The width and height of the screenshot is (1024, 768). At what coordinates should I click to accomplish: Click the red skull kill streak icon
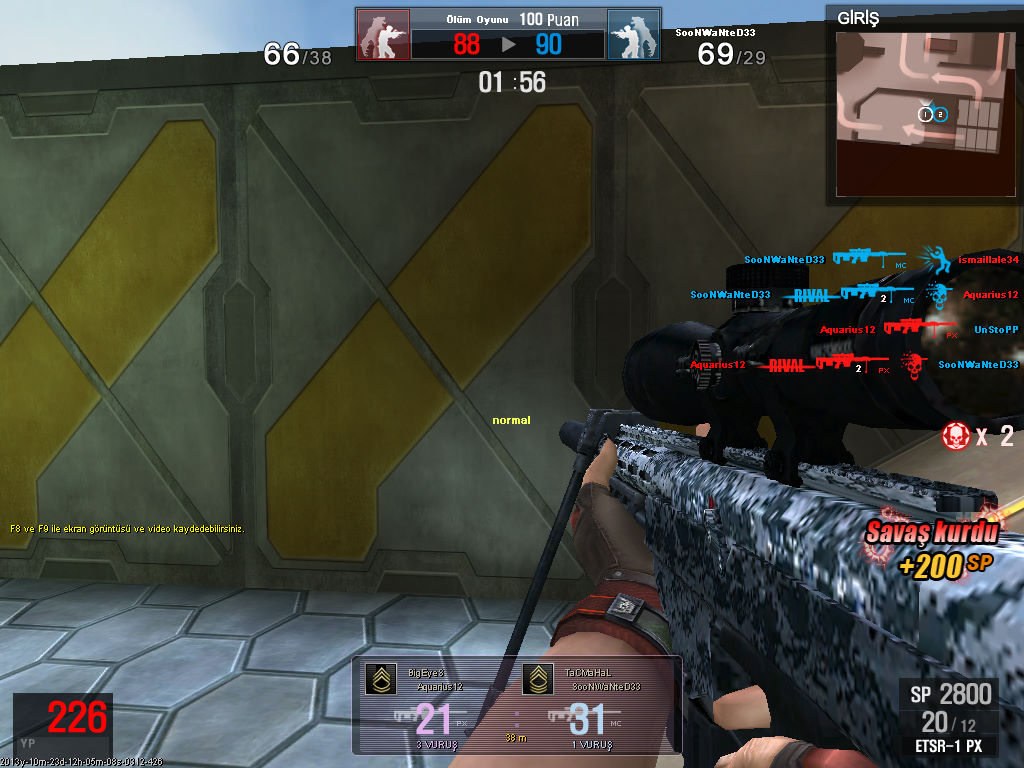(x=956, y=435)
